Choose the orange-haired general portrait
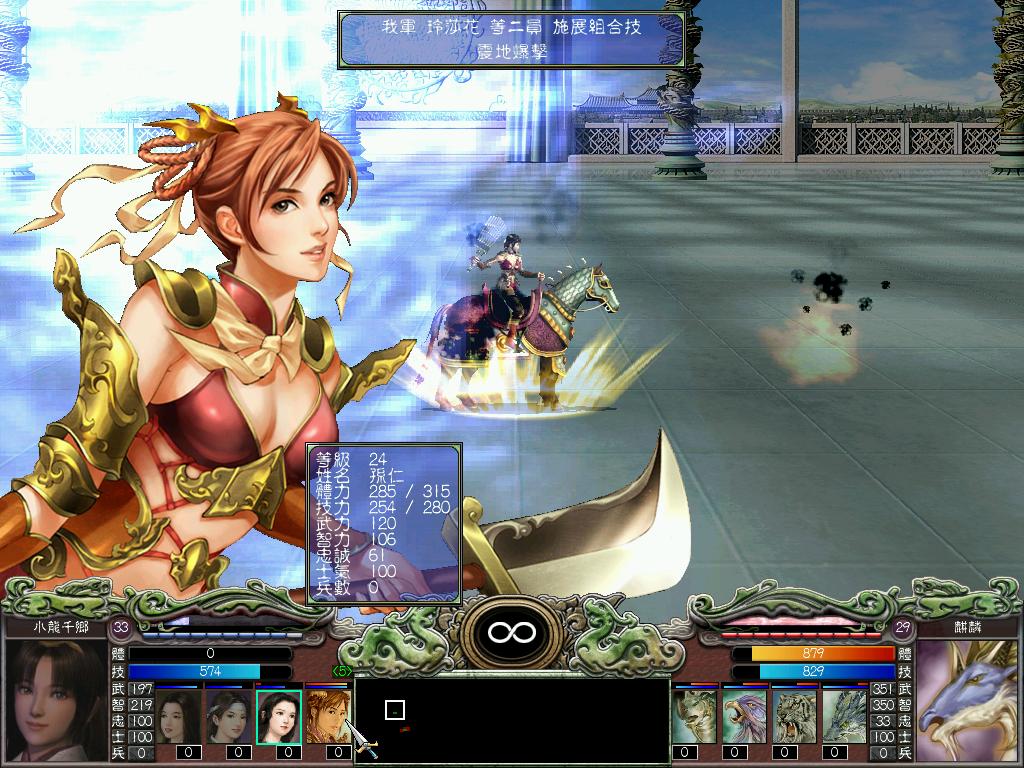Viewport: 1024px width, 768px height. 326,716
